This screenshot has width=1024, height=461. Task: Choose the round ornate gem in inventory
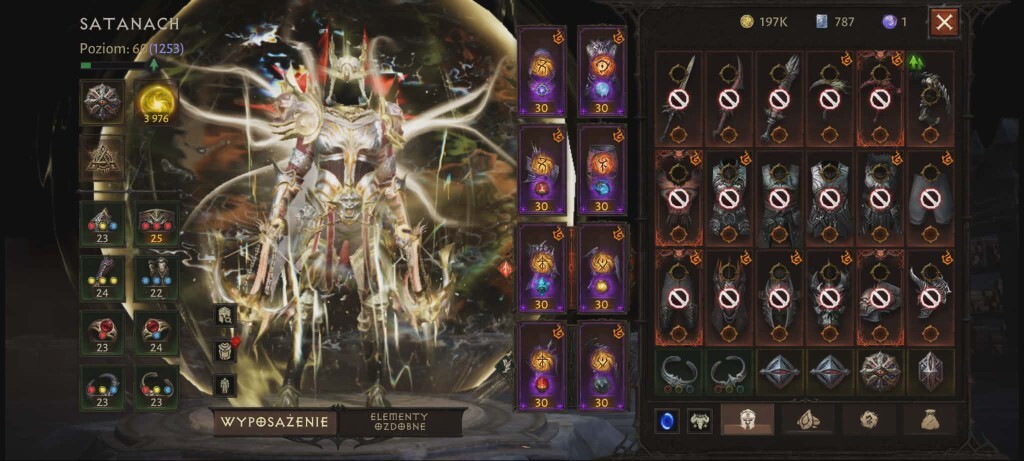click(x=880, y=371)
